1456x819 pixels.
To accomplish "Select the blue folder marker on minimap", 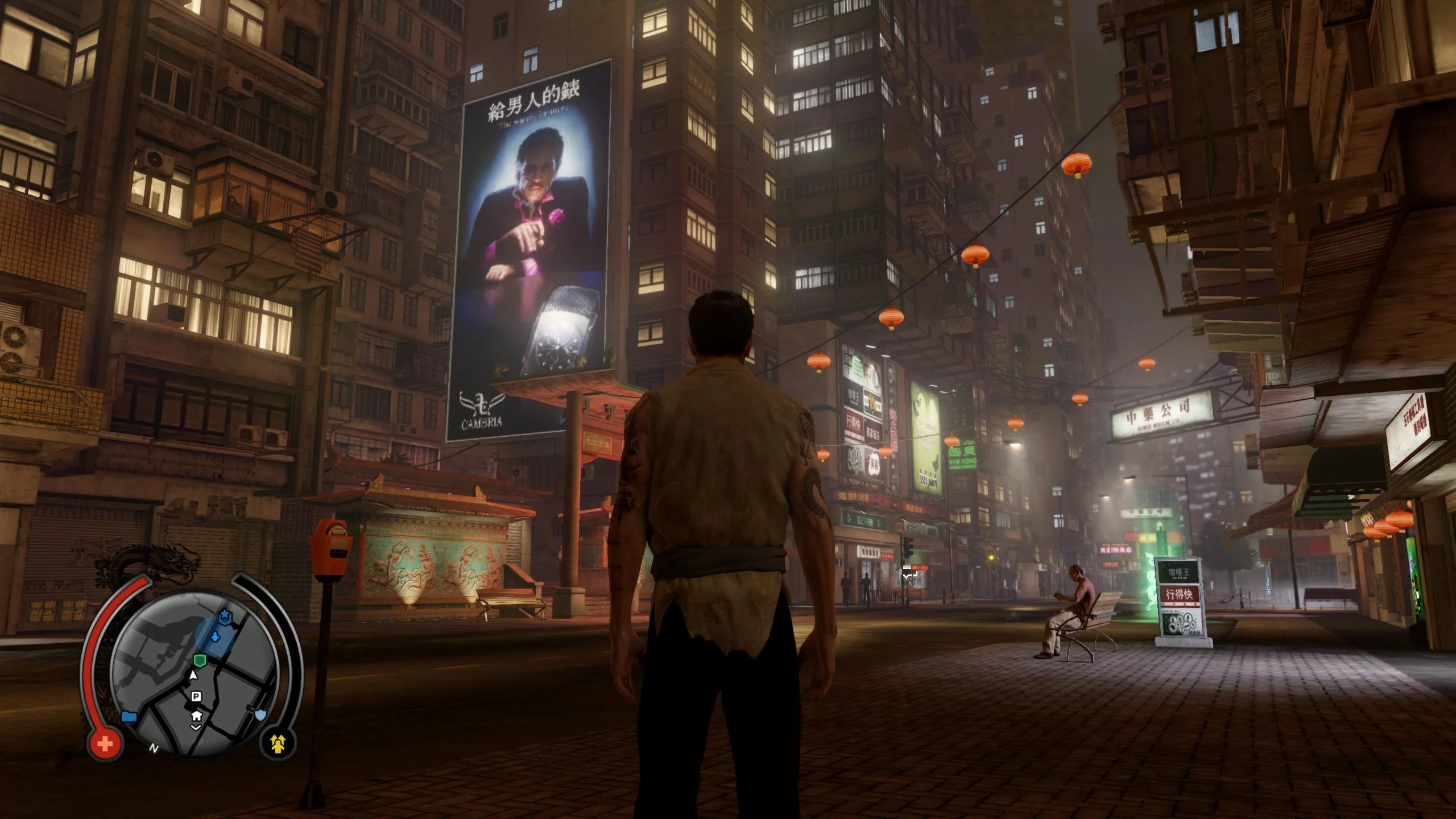I will 129,716.
